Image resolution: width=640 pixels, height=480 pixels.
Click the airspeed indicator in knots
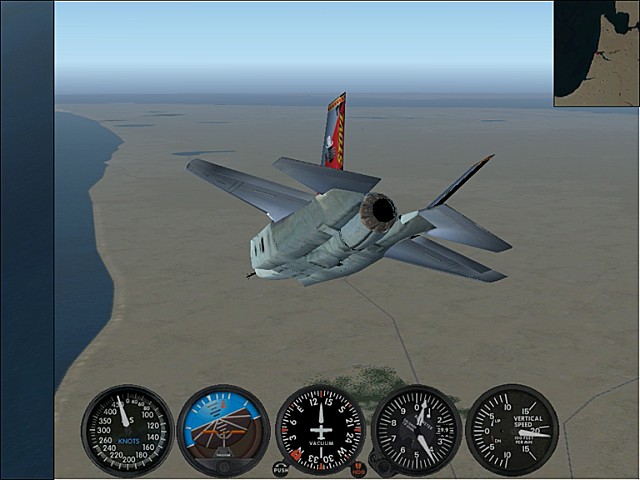(127, 430)
